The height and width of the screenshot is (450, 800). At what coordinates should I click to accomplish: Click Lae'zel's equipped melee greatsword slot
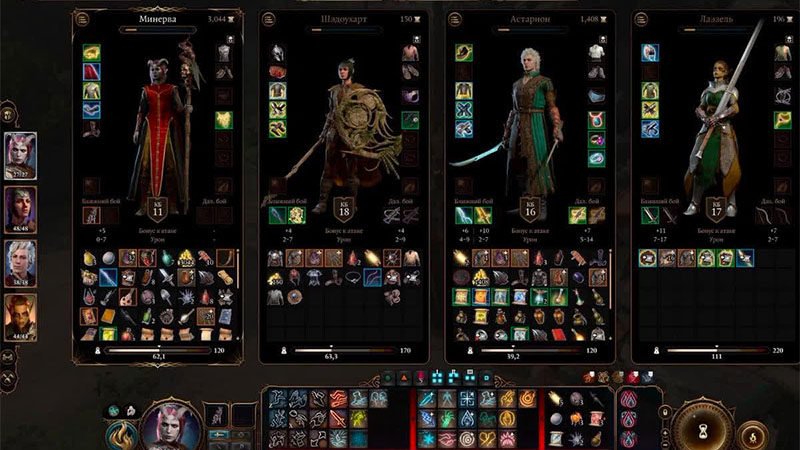(x=648, y=215)
